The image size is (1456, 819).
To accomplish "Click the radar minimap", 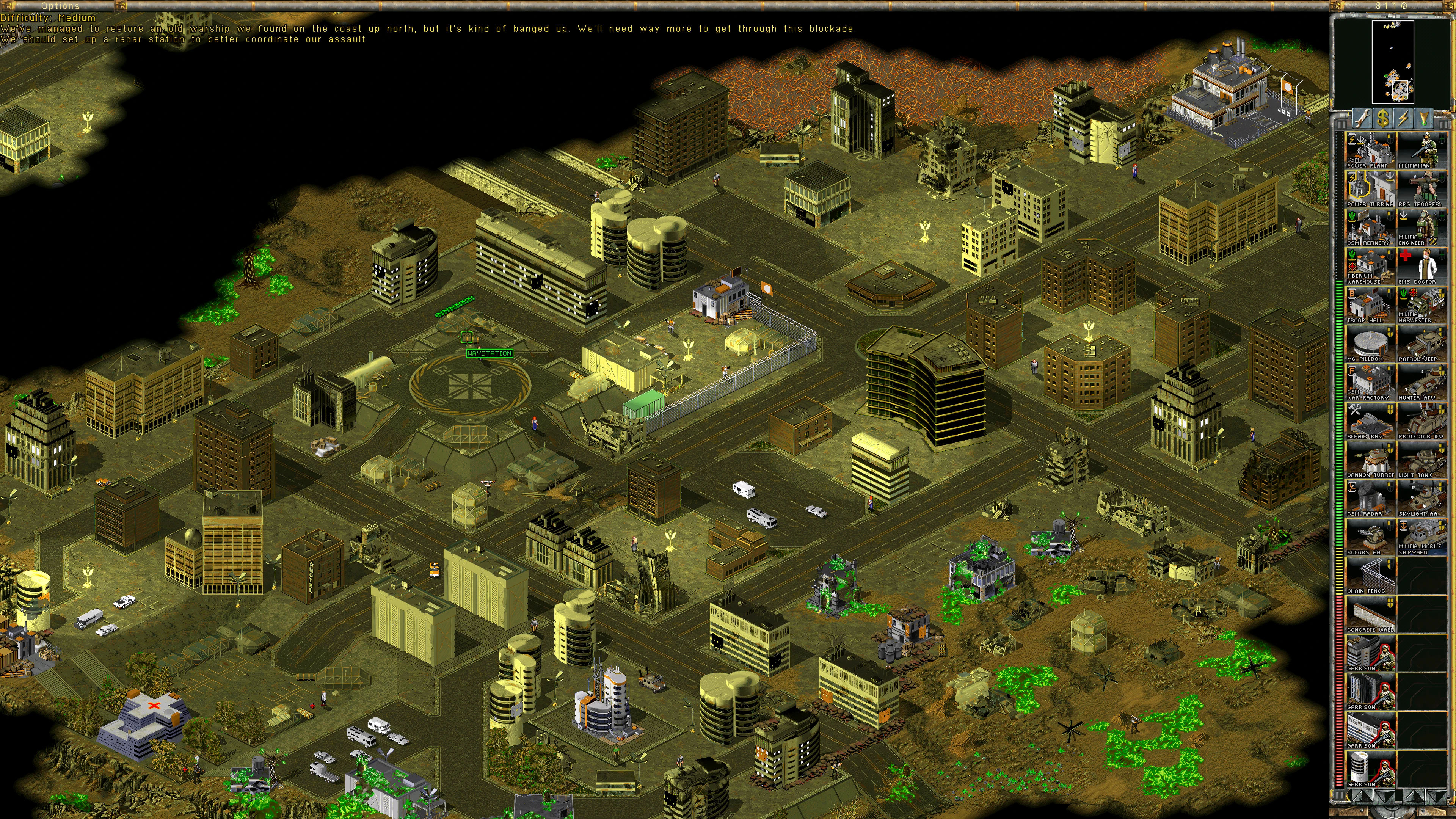I will (1392, 62).
